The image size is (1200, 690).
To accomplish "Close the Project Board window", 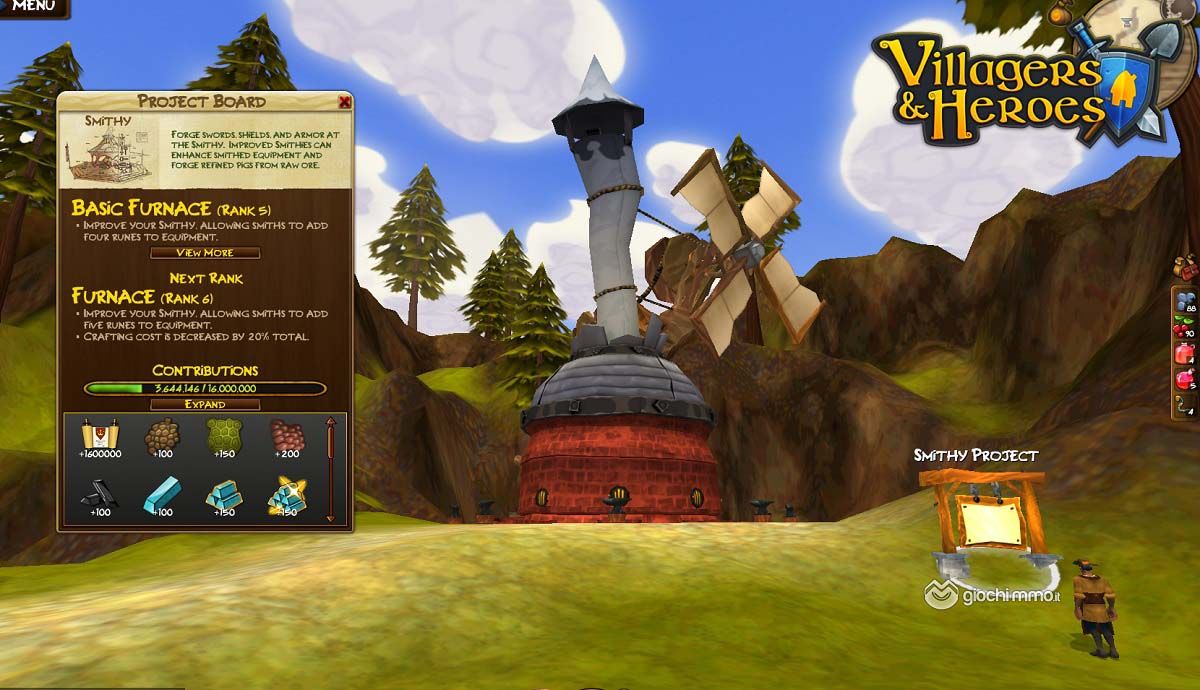I will [345, 102].
